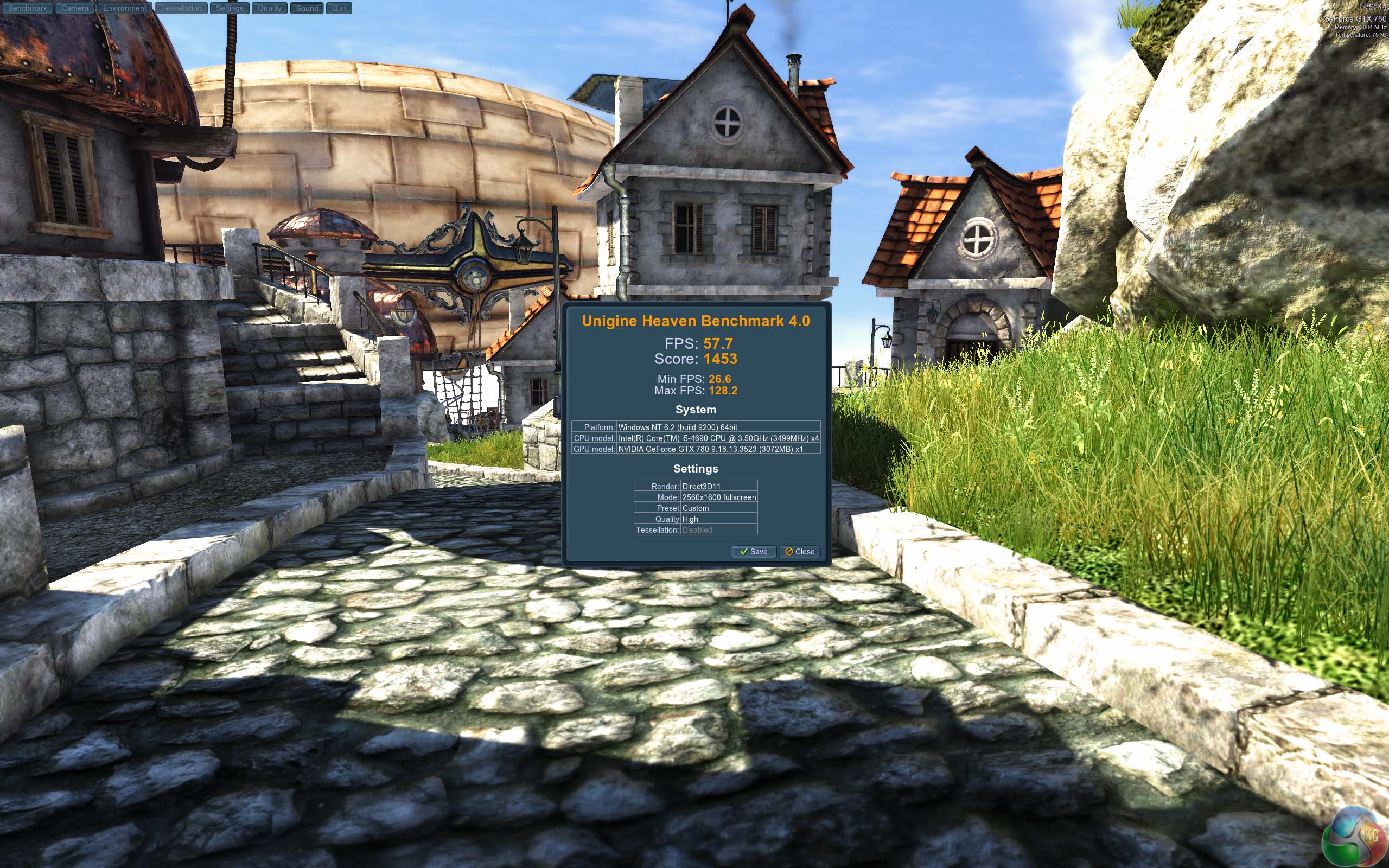Open the Benchmark menu button

pos(28,8)
